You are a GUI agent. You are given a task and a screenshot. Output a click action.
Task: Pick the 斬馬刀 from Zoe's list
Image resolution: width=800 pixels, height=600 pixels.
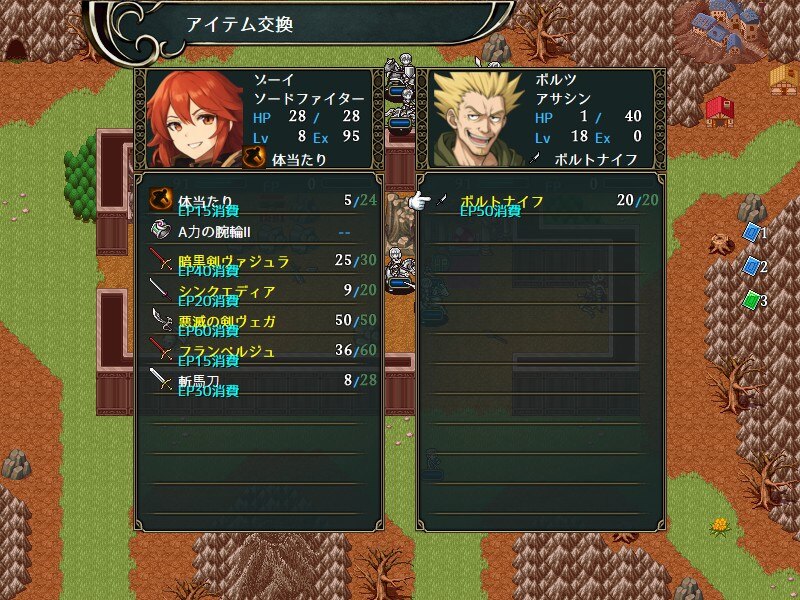click(x=260, y=381)
